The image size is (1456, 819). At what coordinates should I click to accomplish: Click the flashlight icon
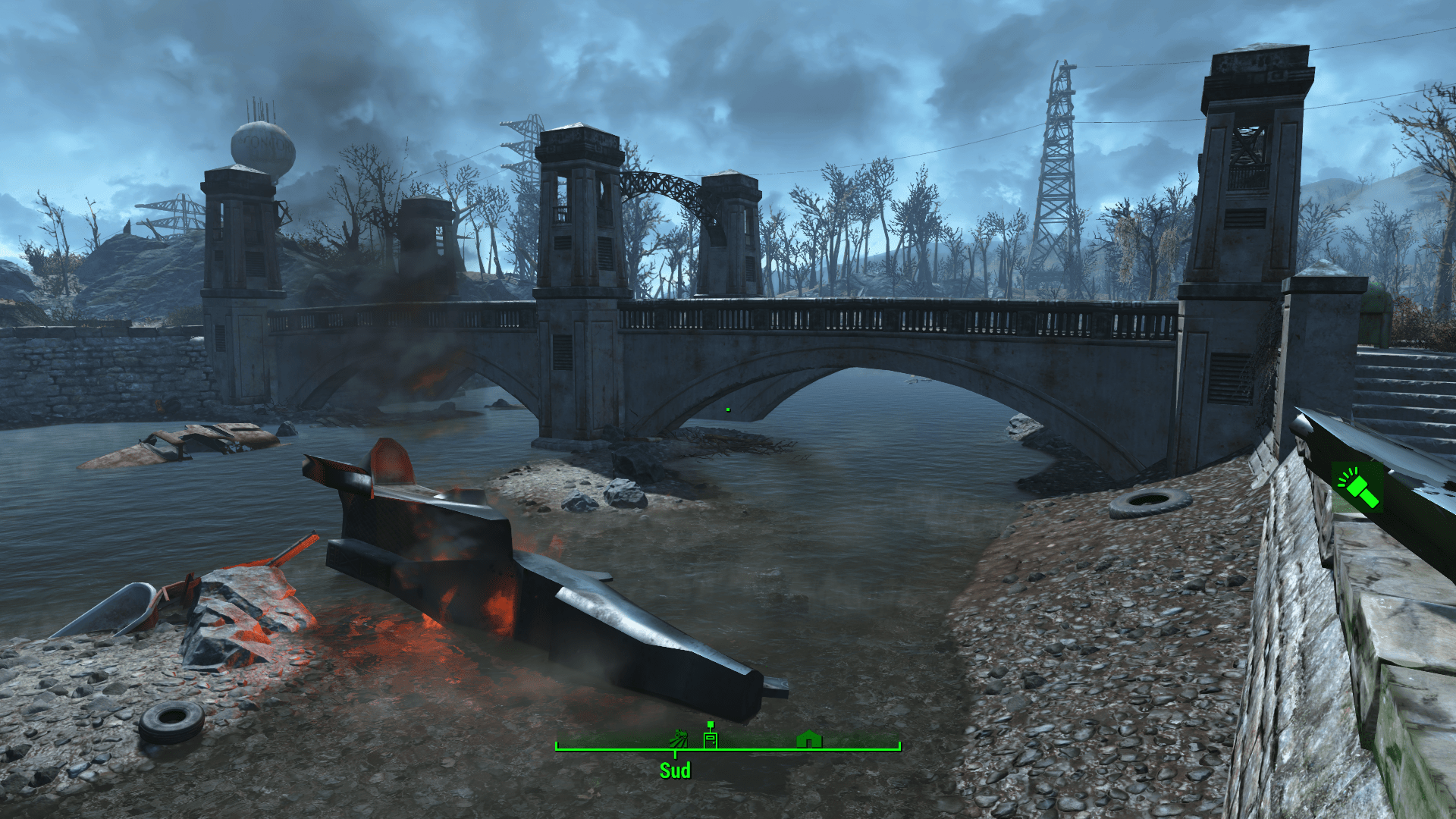[1358, 489]
